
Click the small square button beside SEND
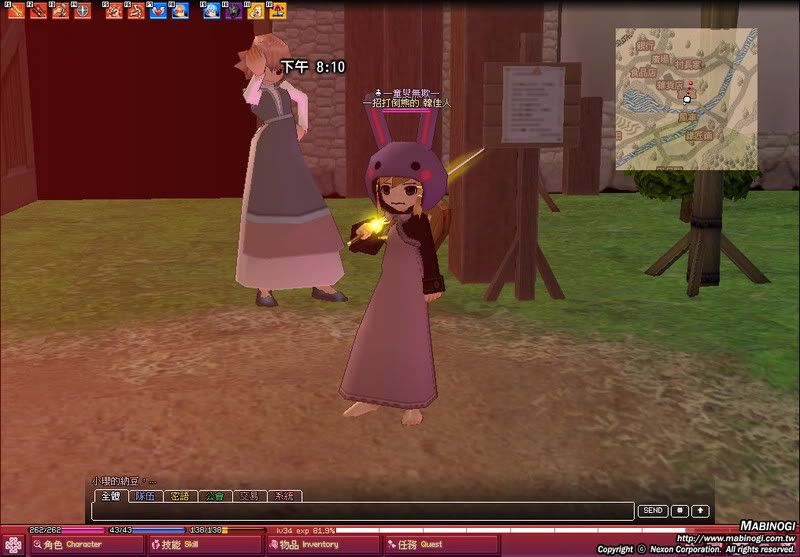click(x=680, y=511)
